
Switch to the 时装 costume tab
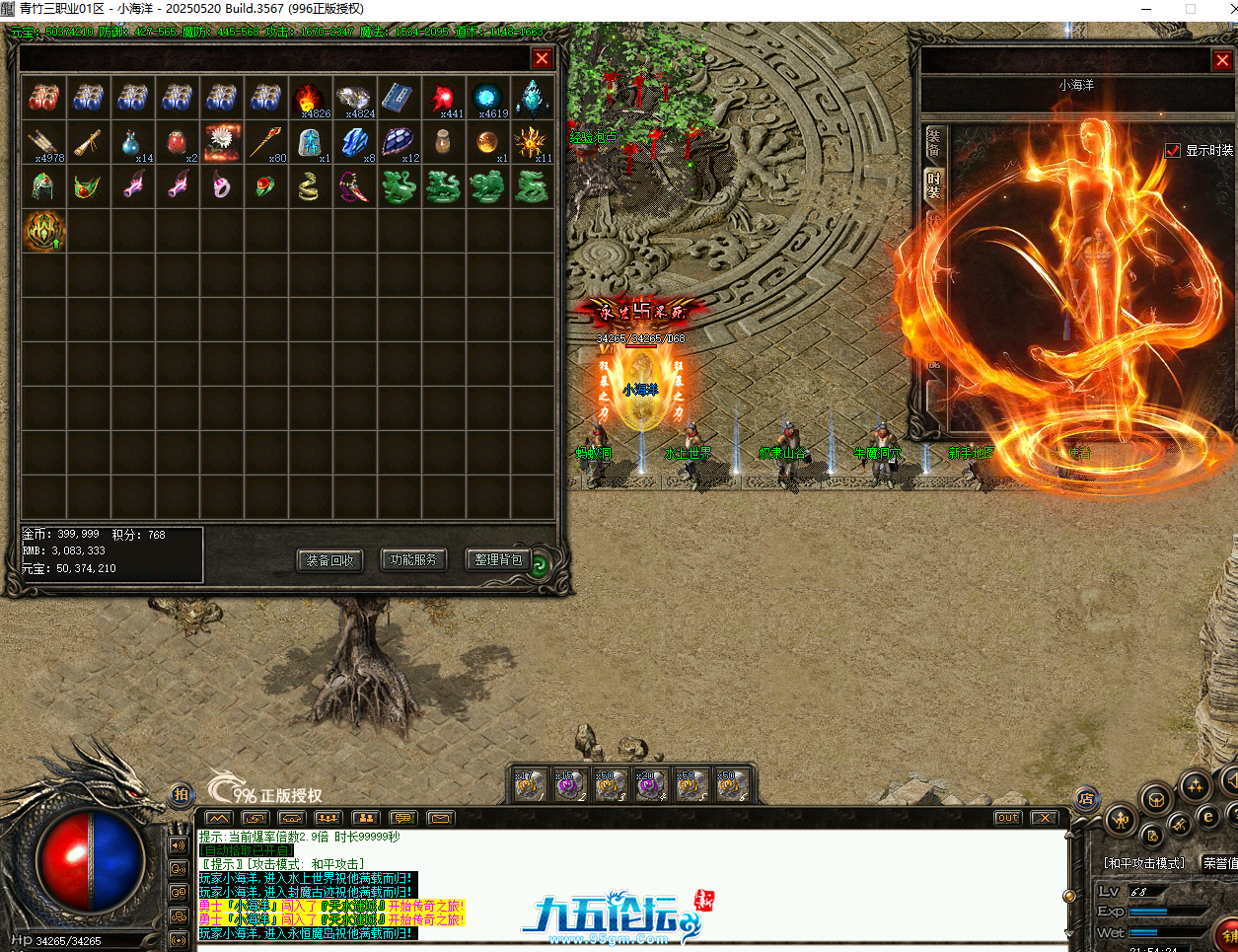point(933,184)
